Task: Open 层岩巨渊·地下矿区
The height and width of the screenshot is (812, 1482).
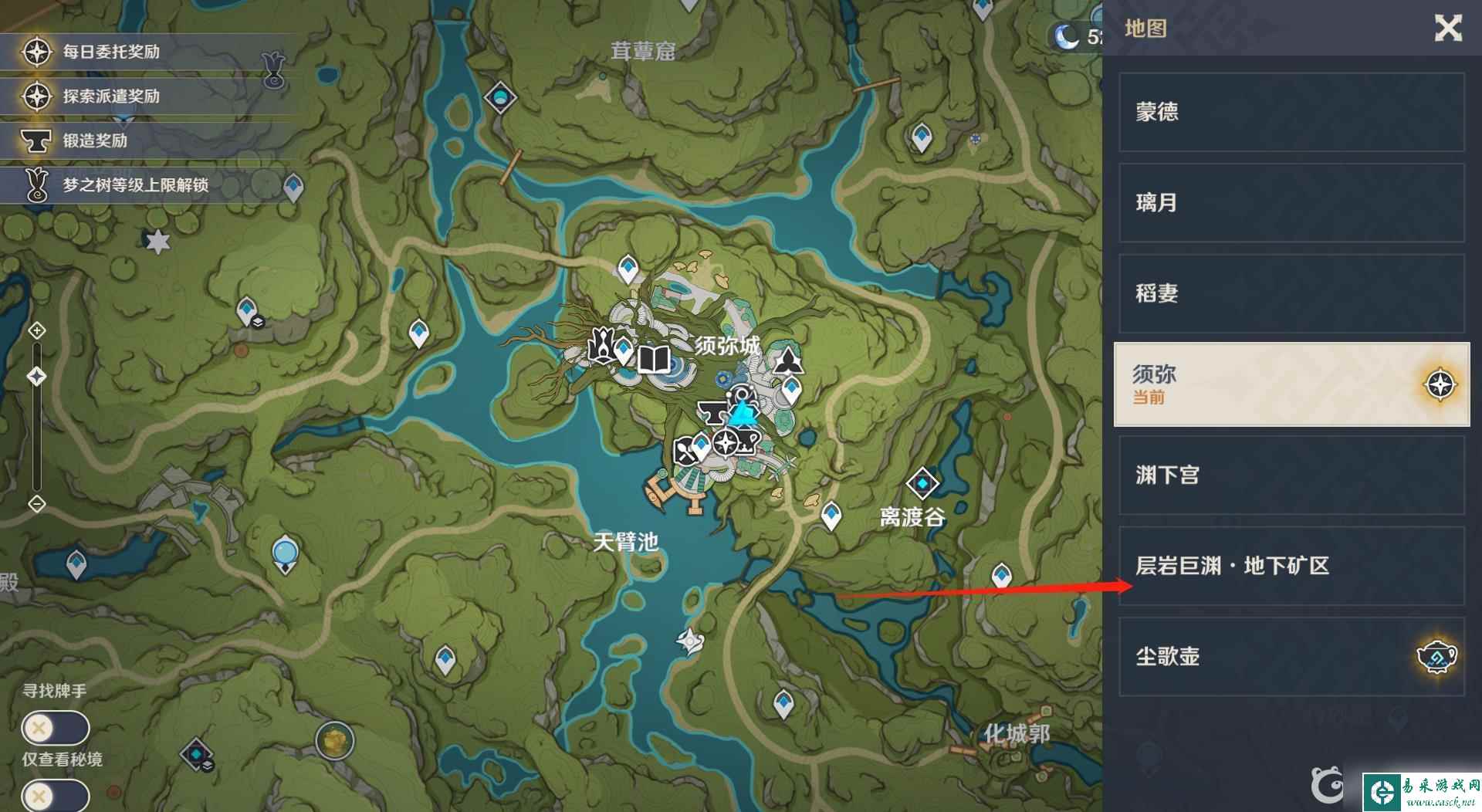Action: tap(1291, 566)
